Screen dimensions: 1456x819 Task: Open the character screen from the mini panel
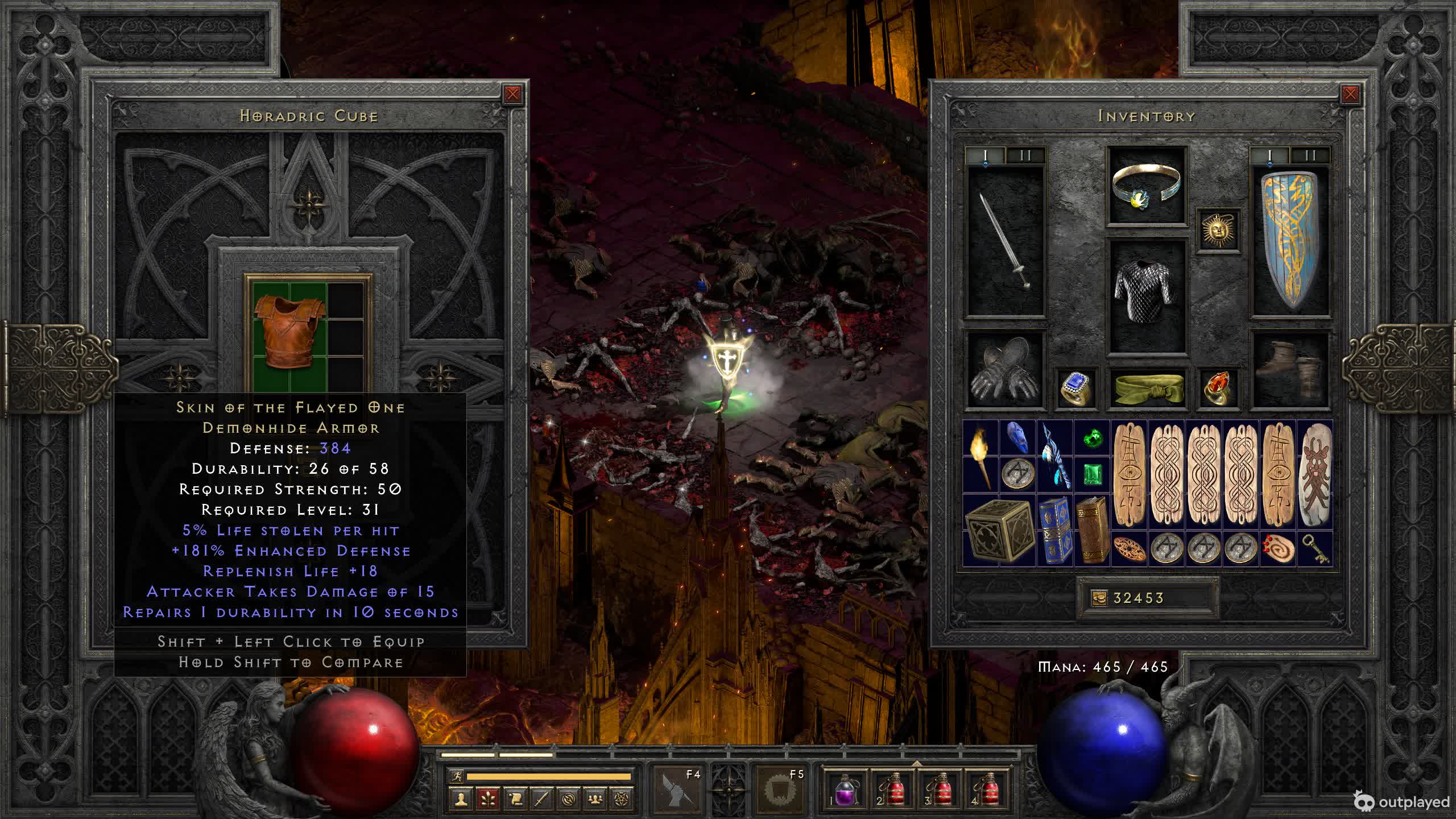pyautogui.click(x=461, y=799)
